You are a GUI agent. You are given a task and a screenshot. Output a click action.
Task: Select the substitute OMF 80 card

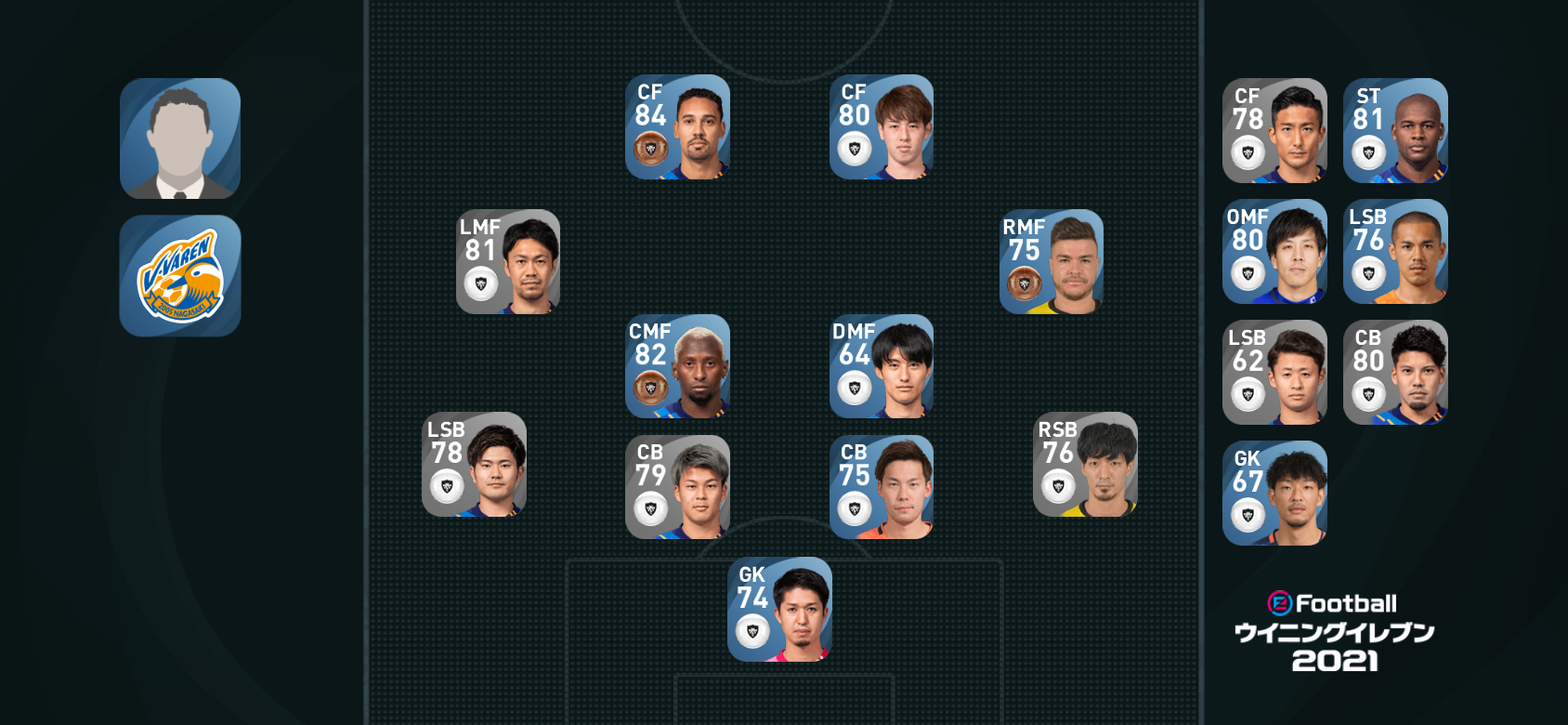(1274, 251)
